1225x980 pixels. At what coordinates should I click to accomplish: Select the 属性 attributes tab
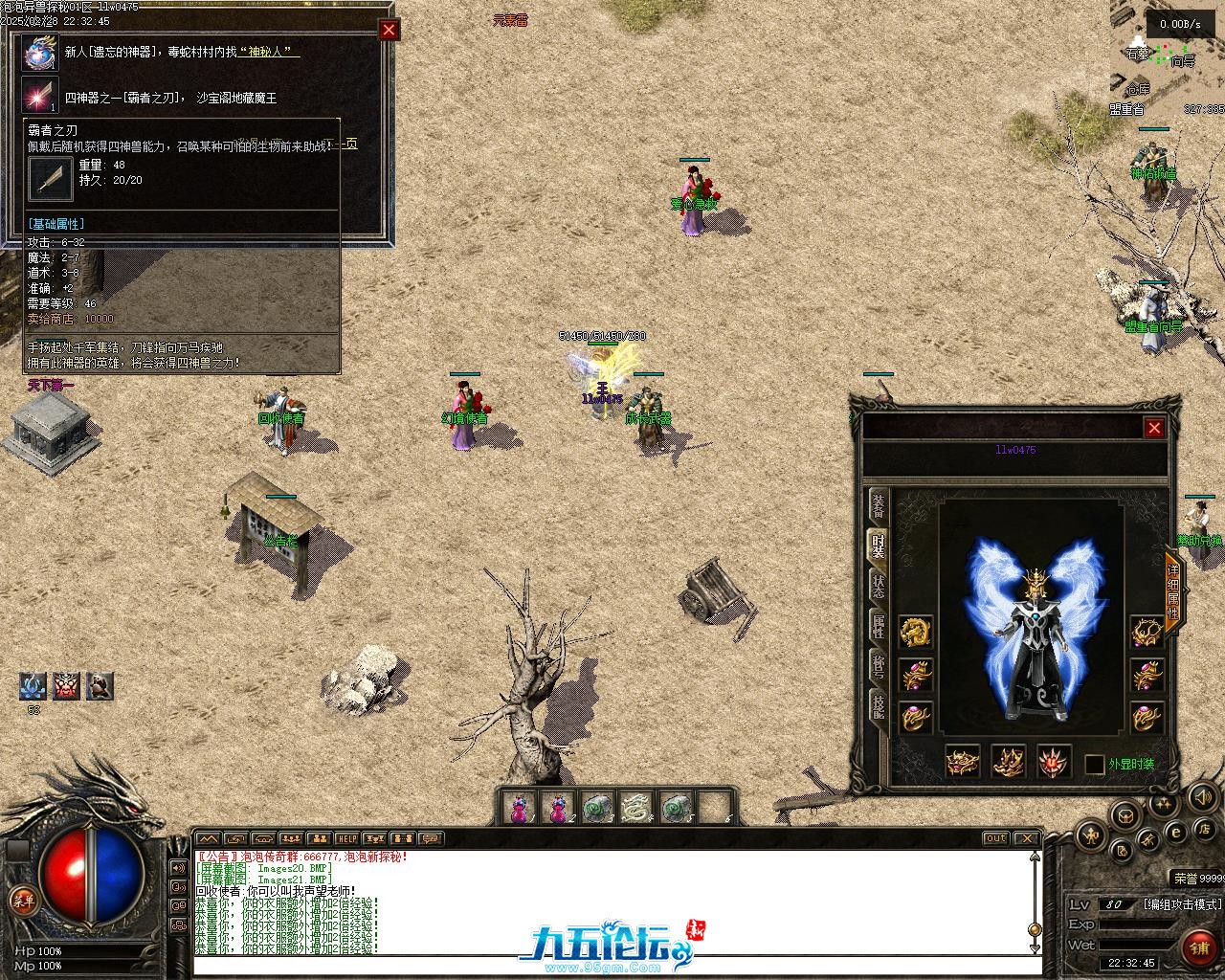click(878, 626)
